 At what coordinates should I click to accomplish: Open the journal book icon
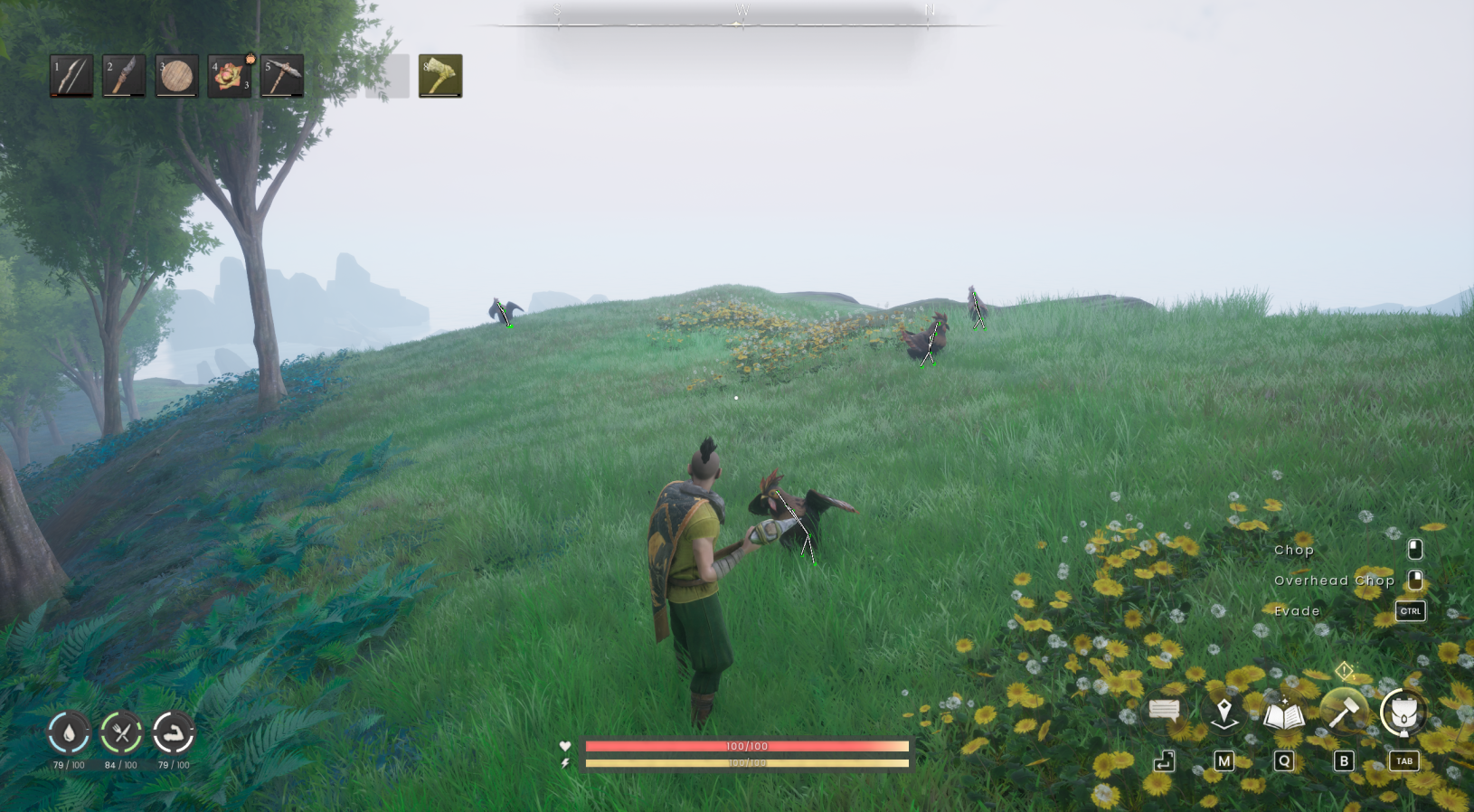click(x=1283, y=711)
